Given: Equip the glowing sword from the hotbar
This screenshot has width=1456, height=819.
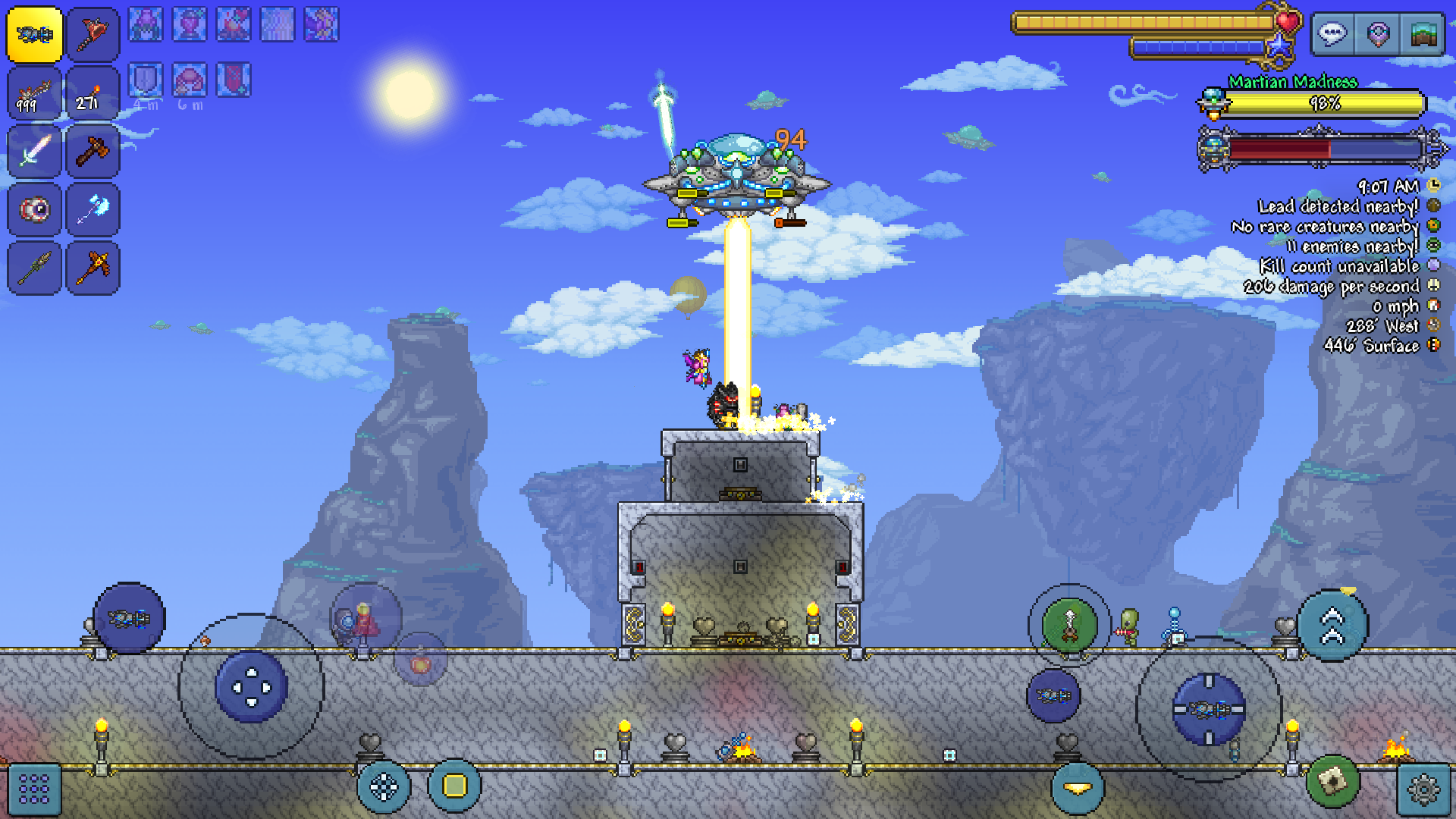Looking at the screenshot, I should click(x=35, y=151).
